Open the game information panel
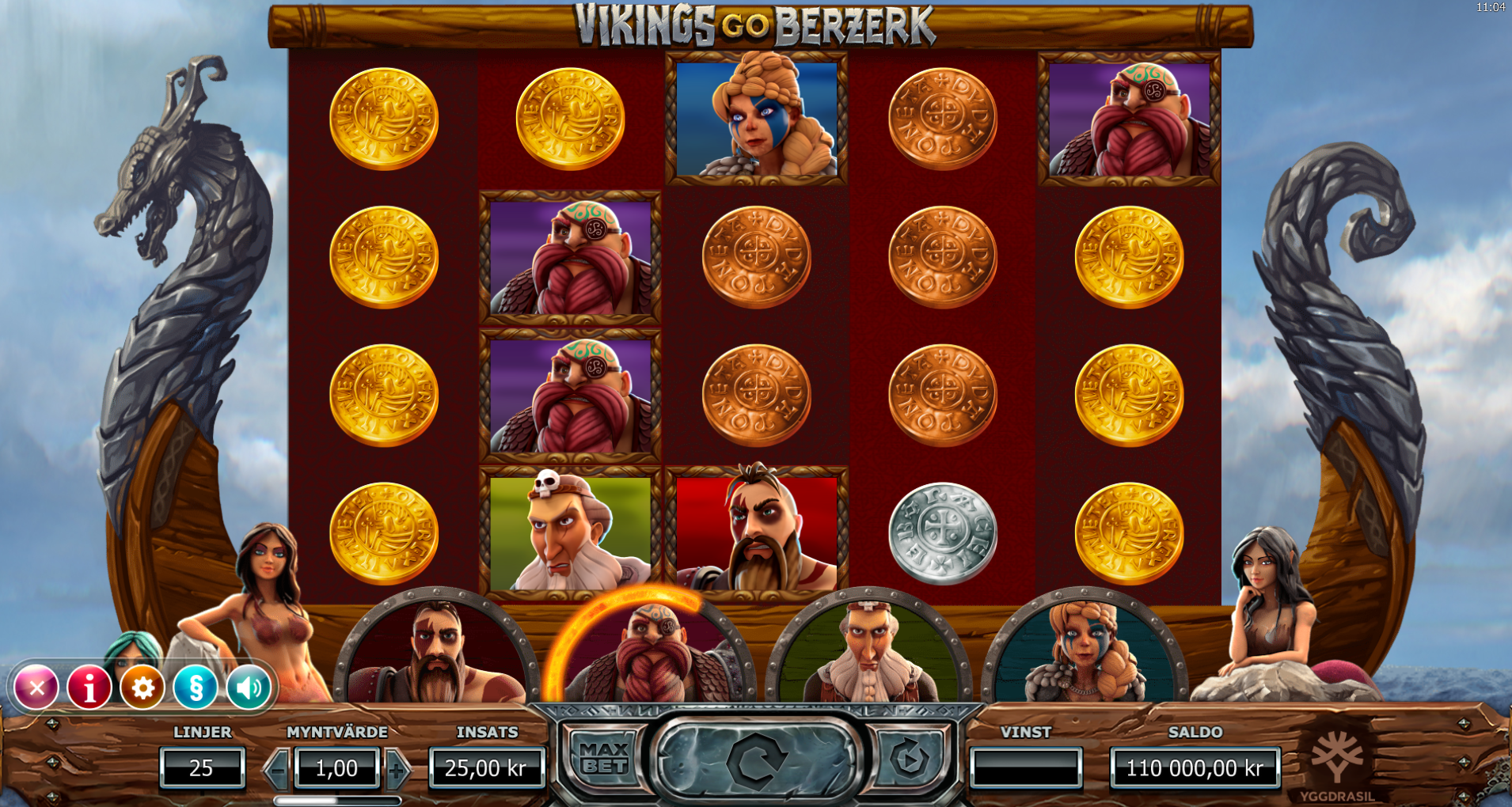 [89, 688]
